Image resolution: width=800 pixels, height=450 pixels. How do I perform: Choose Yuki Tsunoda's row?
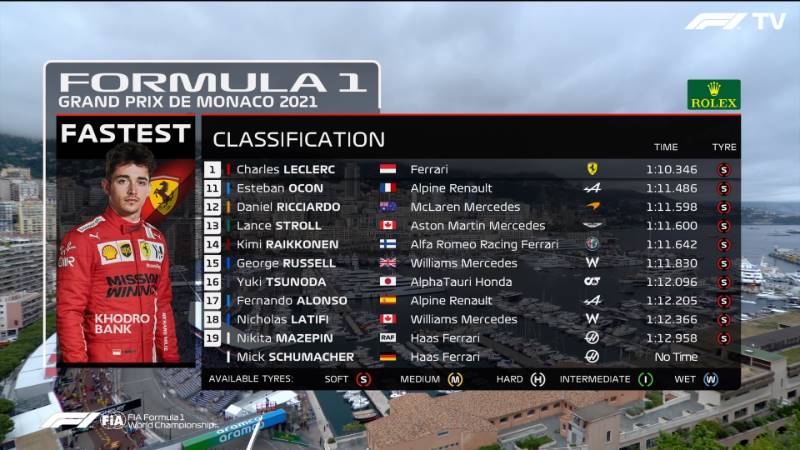click(x=470, y=282)
